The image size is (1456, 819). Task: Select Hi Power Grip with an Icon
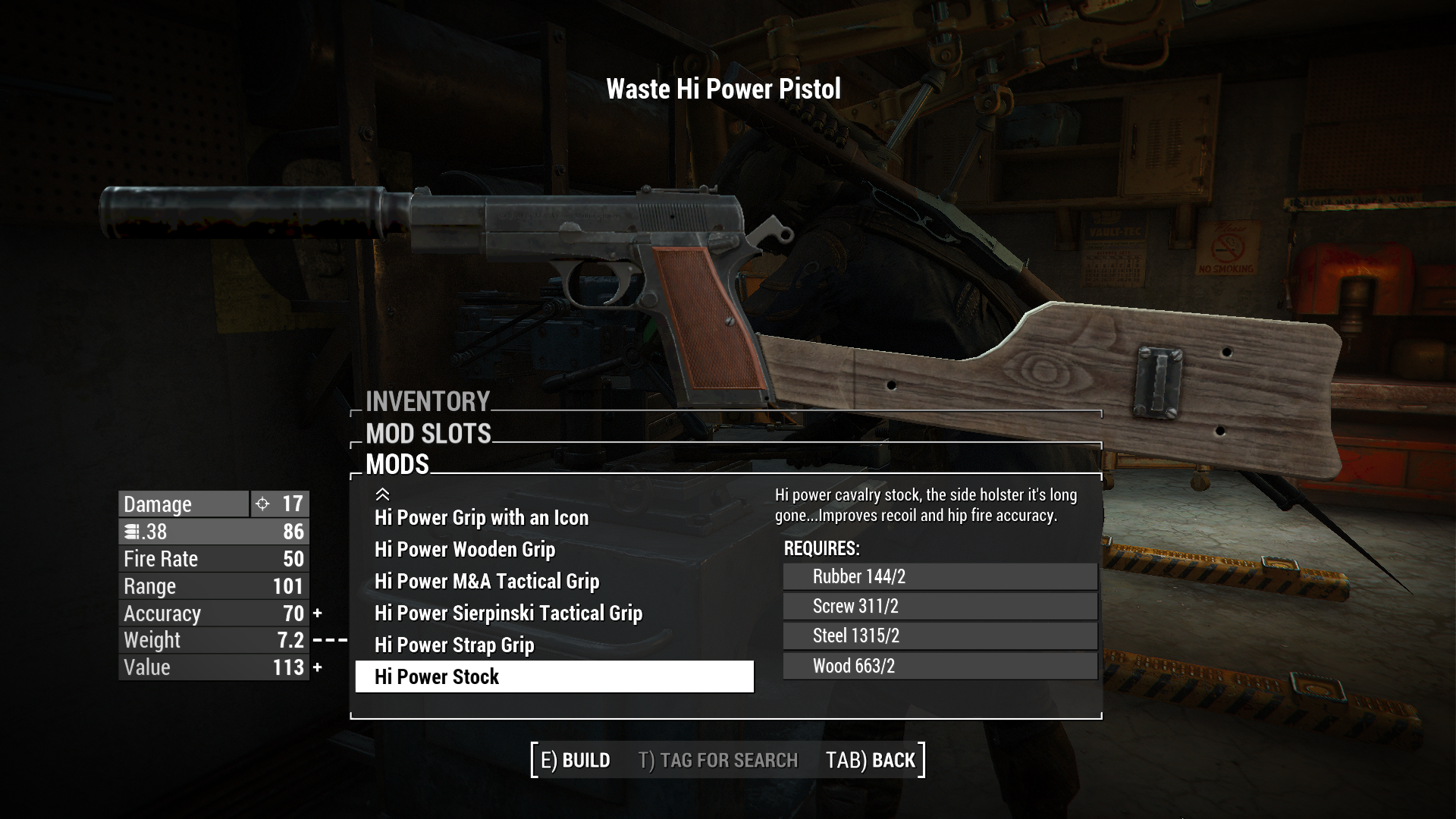(x=482, y=517)
